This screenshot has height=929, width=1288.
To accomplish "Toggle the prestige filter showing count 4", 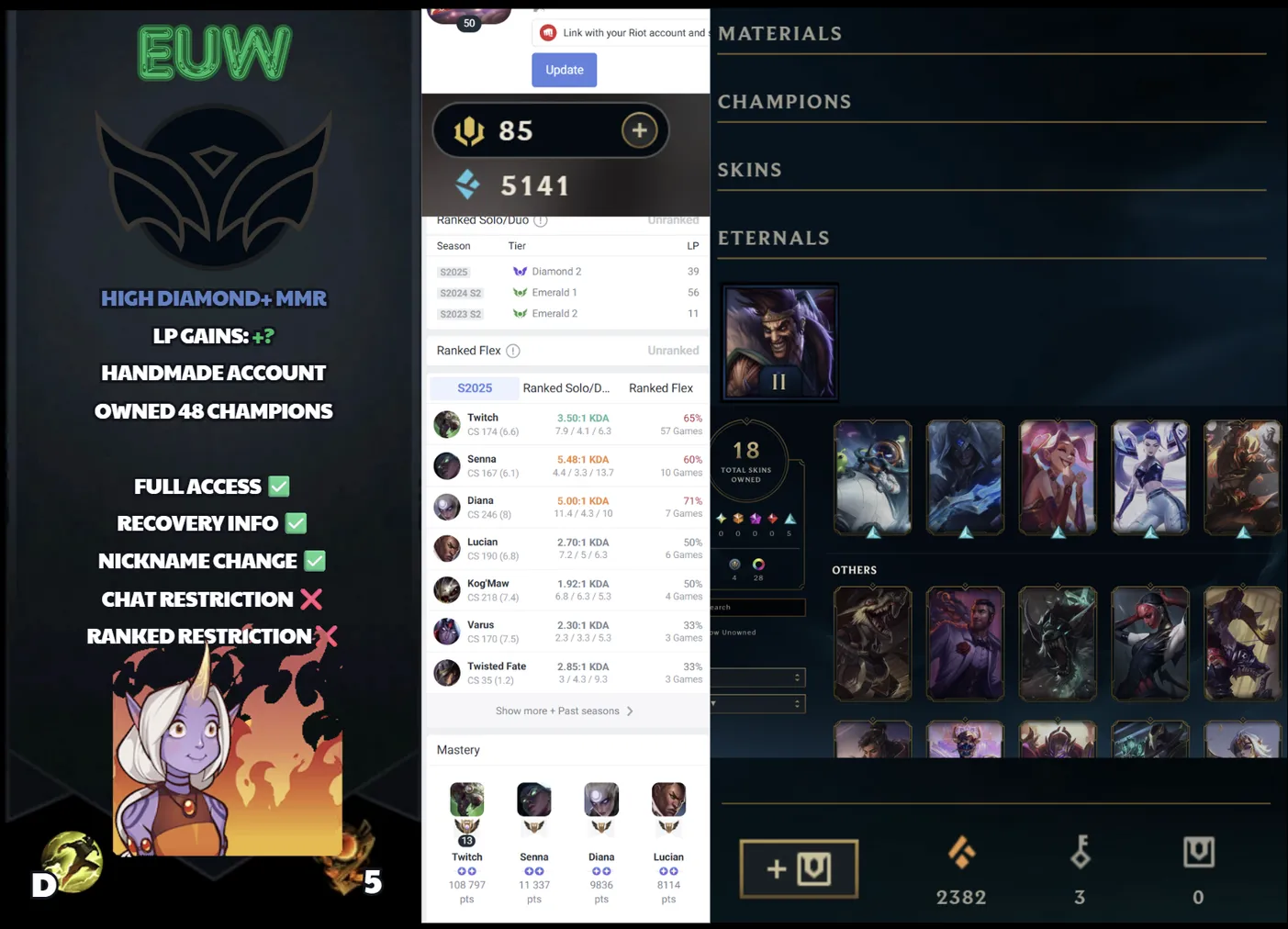I will 734,565.
